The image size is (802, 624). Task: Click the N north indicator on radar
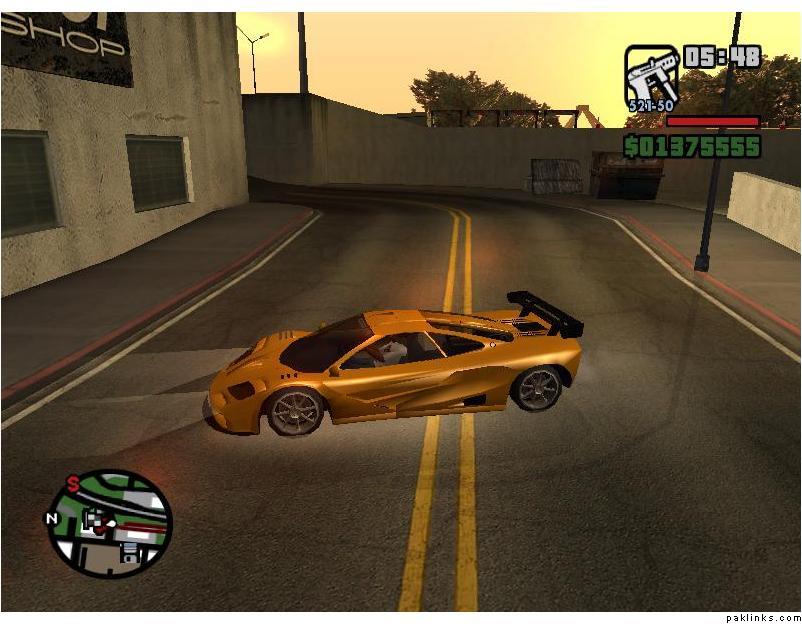point(51,518)
